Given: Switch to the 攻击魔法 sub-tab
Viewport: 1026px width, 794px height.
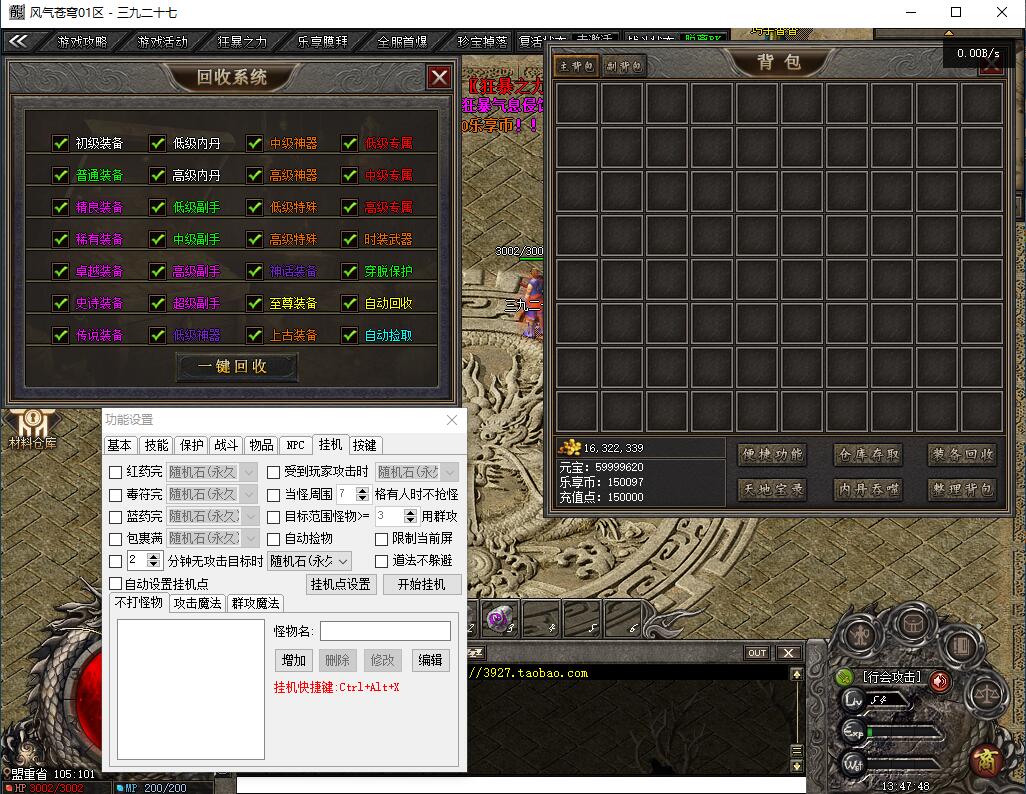Looking at the screenshot, I should (197, 603).
